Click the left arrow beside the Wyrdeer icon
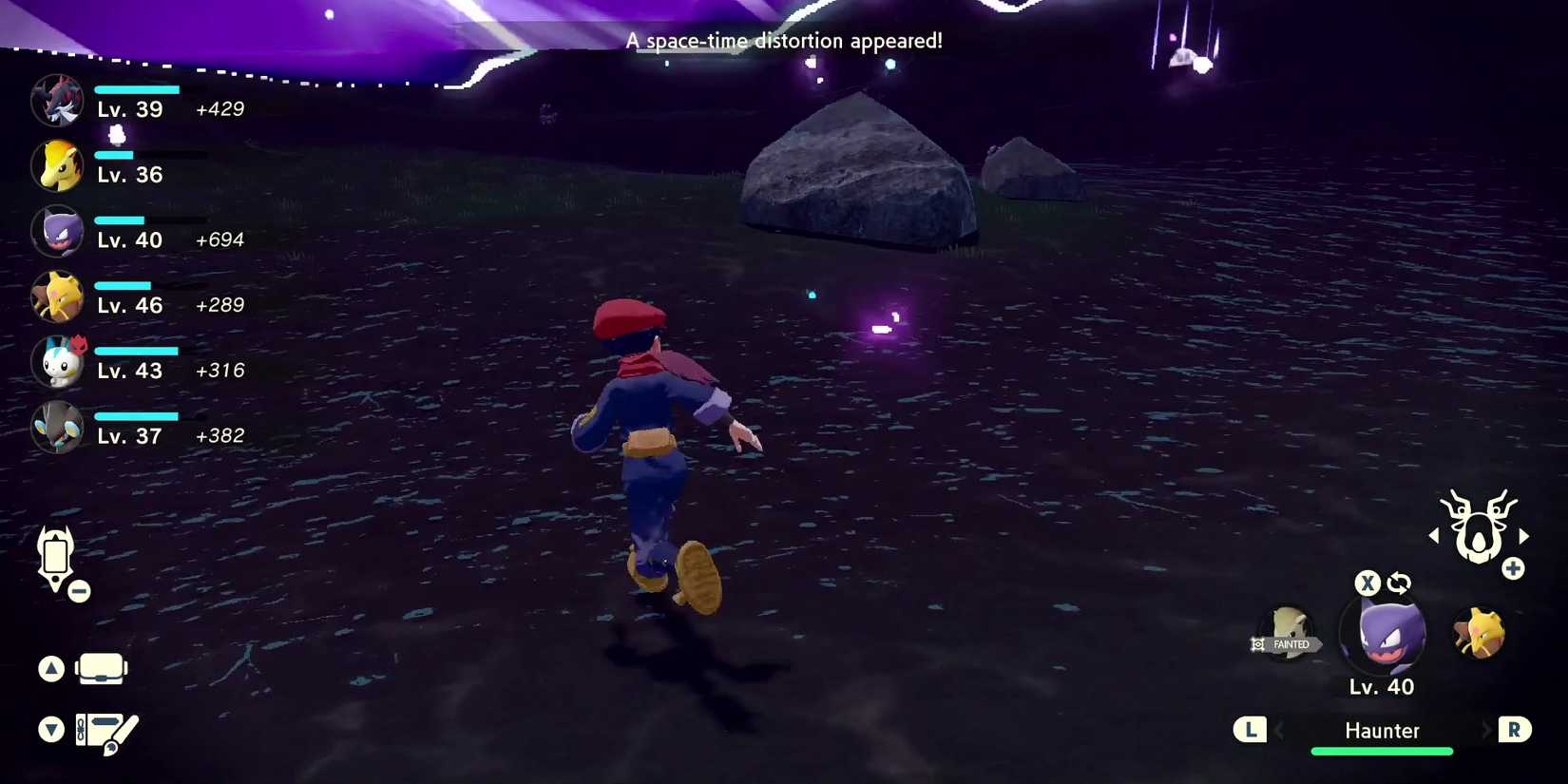Viewport: 1568px width, 784px height. tap(1435, 535)
